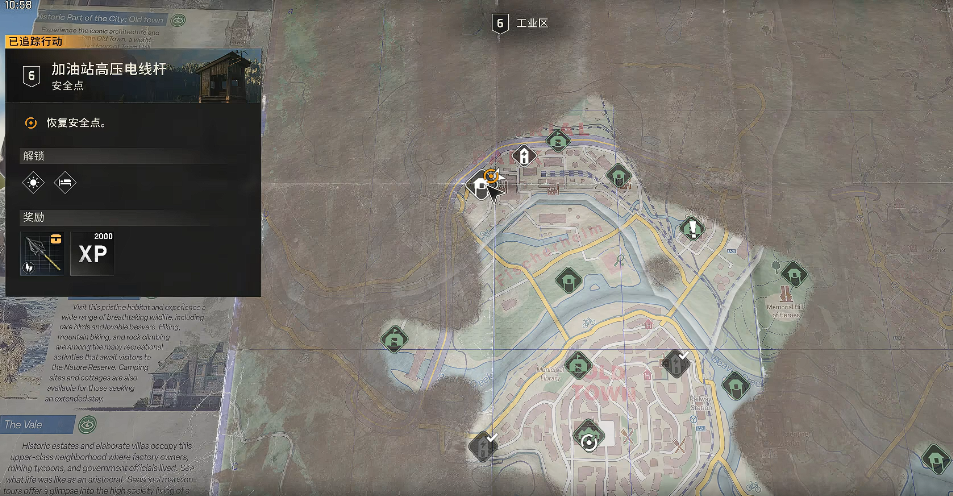Select the gas station safe point marker

point(481,184)
